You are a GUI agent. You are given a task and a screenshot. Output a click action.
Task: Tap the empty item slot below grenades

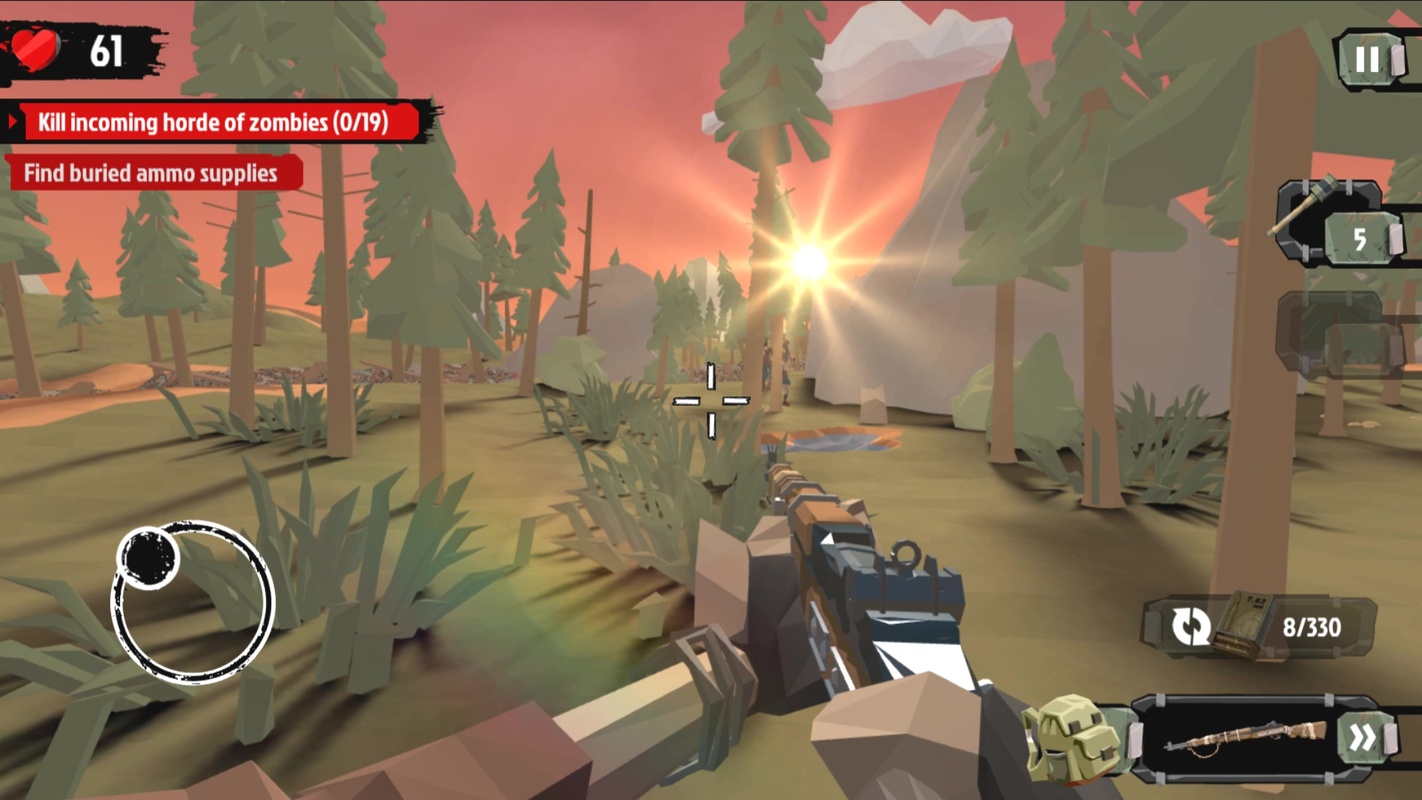click(1340, 335)
